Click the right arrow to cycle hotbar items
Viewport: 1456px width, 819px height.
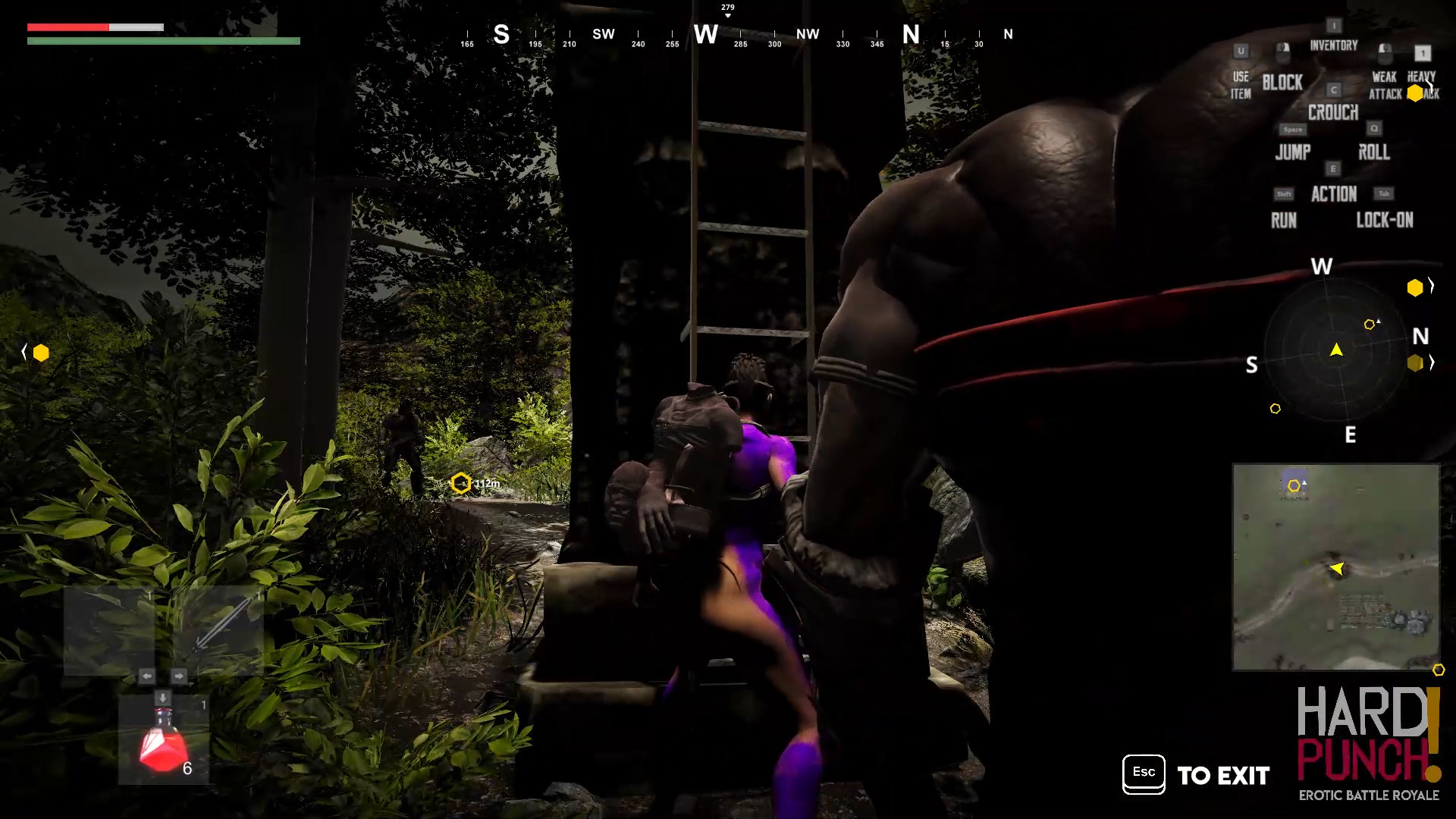[179, 676]
